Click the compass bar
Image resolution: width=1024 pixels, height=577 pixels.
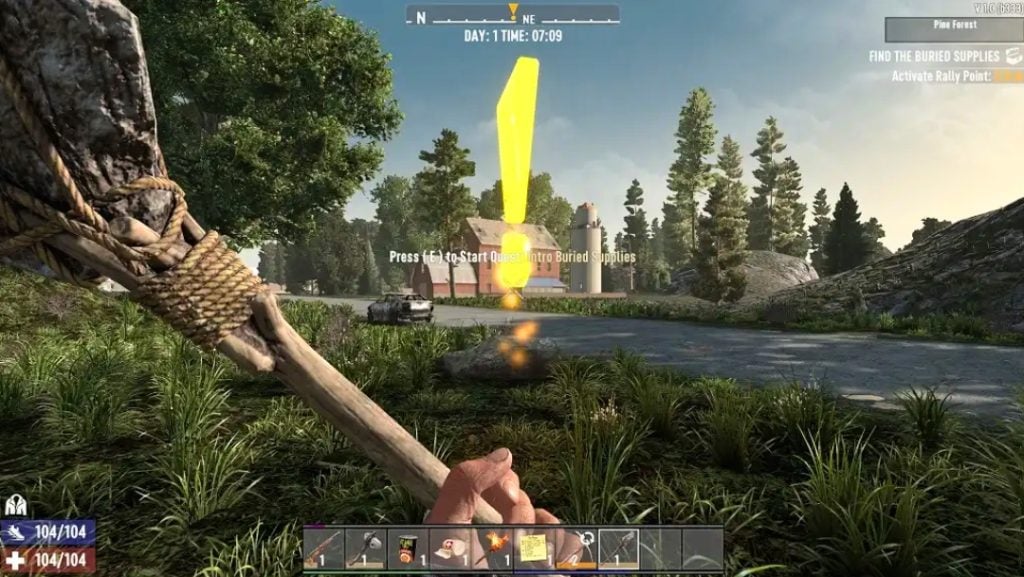click(x=512, y=16)
